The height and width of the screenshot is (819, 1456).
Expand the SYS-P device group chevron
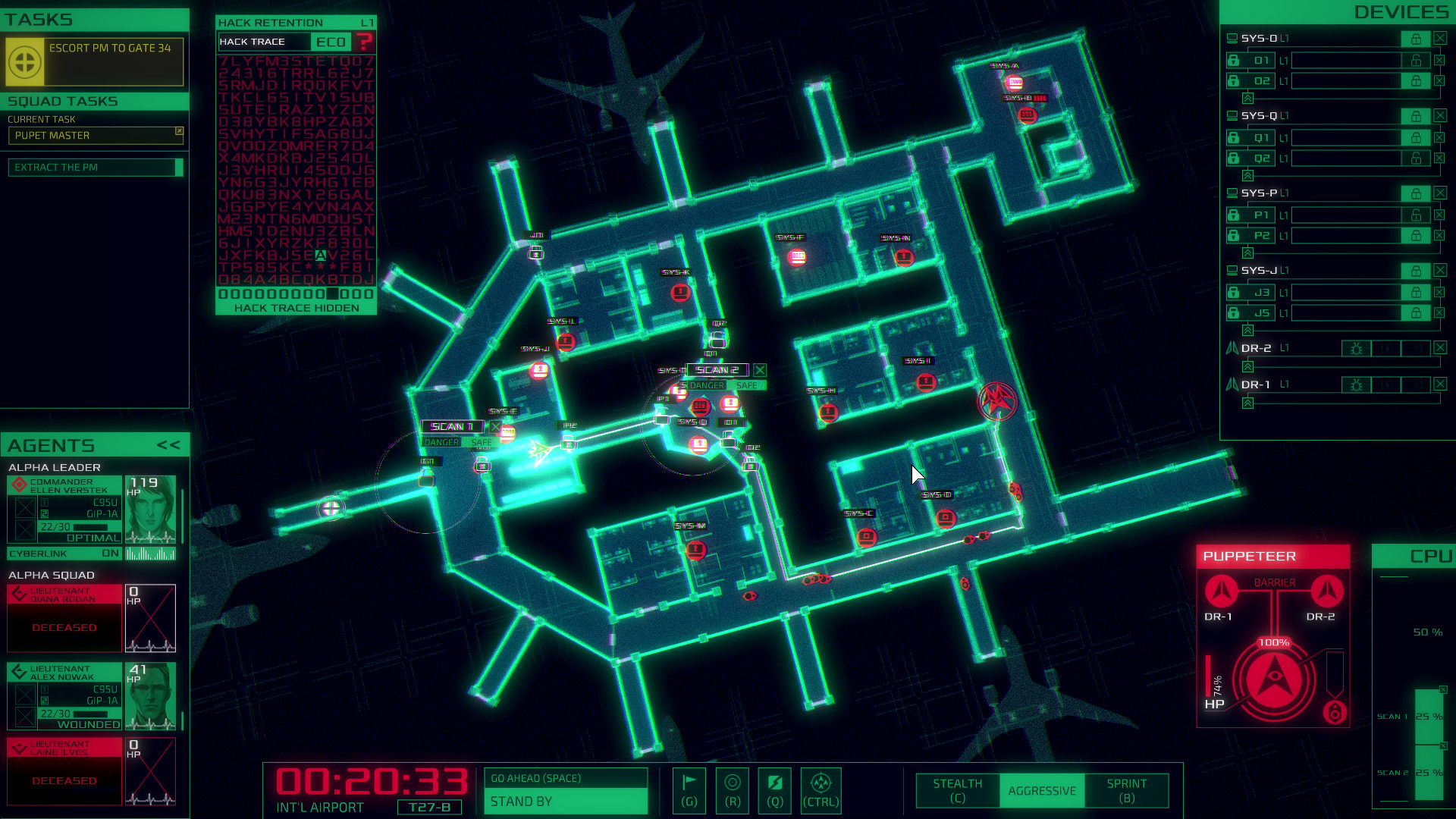point(1247,253)
